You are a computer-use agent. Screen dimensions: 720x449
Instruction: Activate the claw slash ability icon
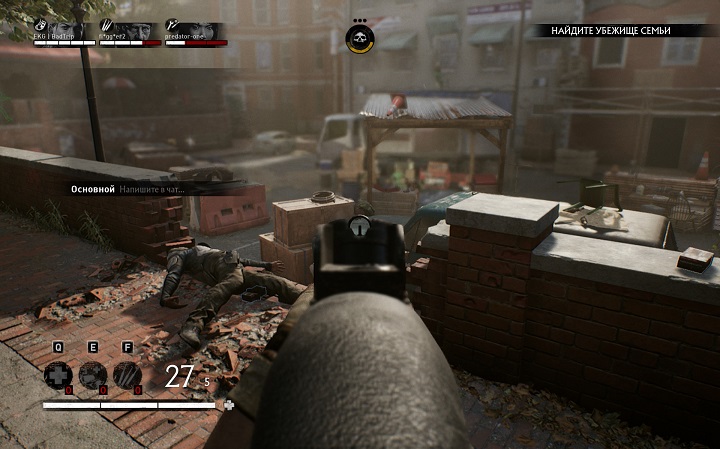pos(127,375)
